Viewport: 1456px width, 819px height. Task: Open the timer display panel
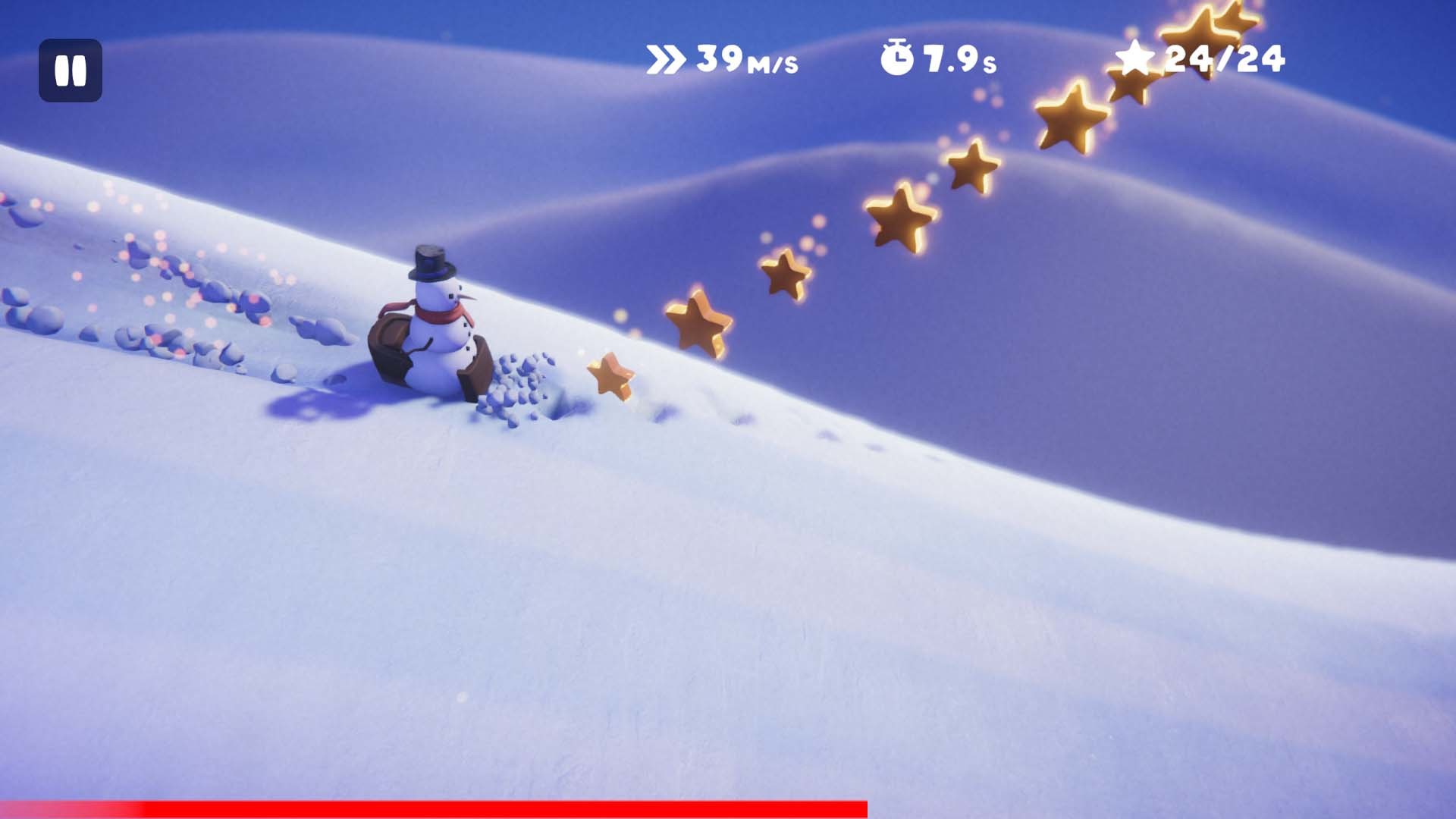coord(940,59)
